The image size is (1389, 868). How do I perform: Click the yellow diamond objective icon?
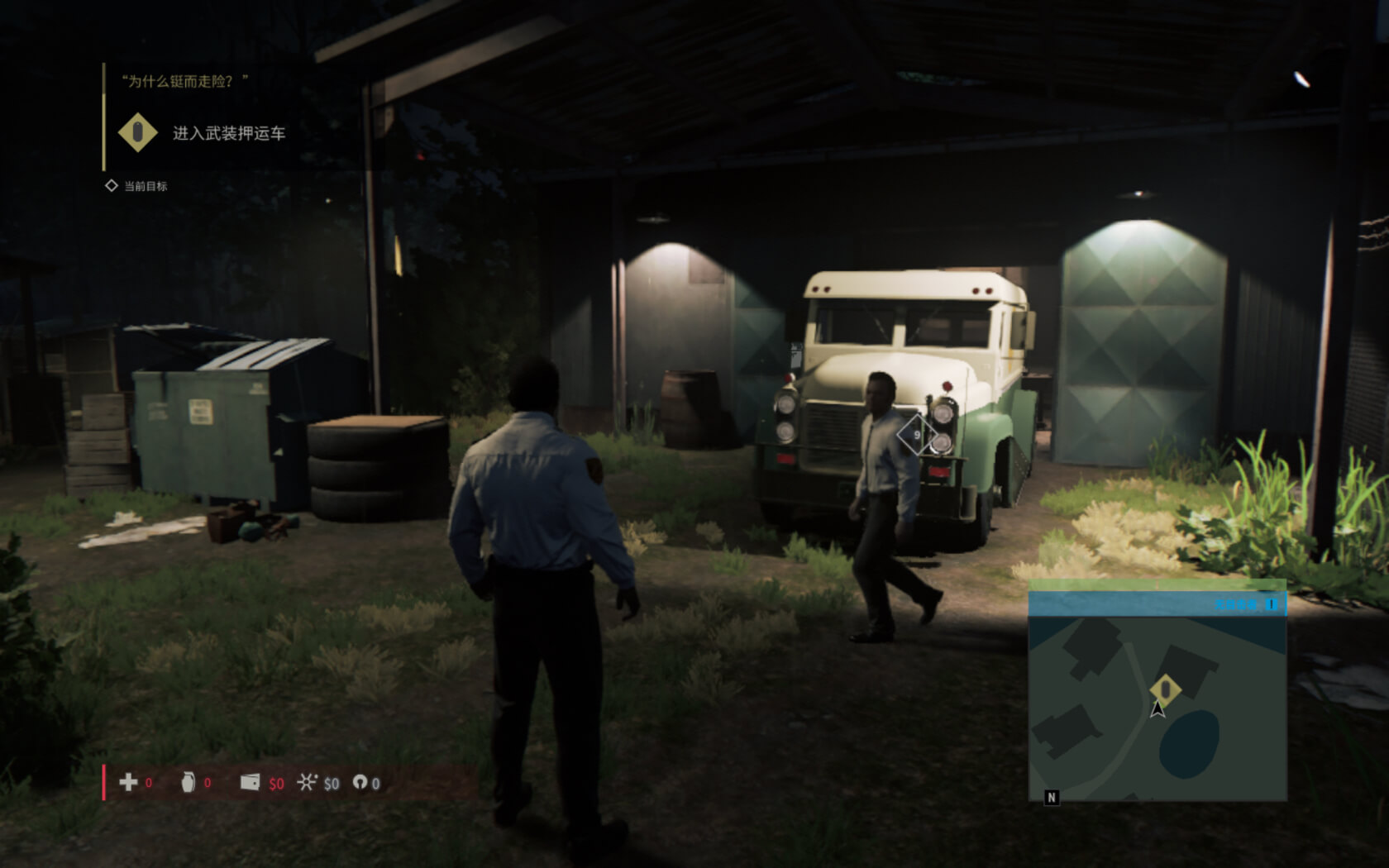(x=138, y=132)
